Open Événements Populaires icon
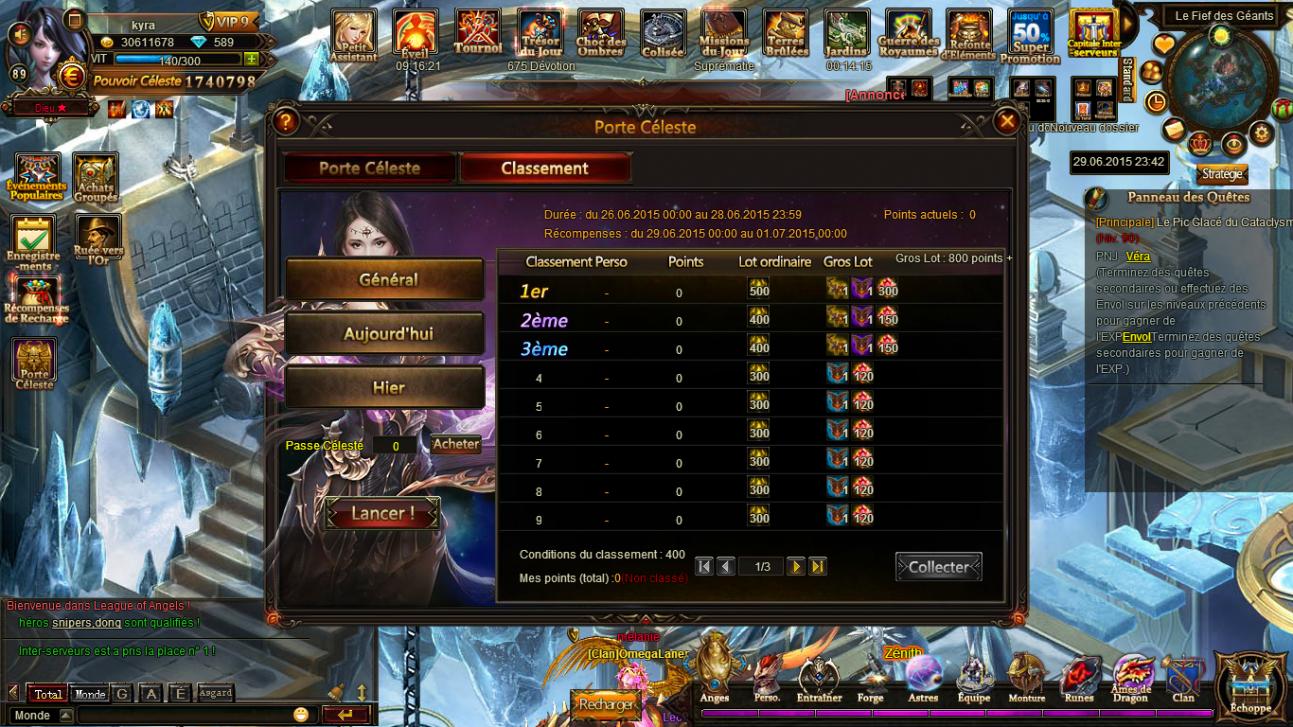 click(36, 178)
